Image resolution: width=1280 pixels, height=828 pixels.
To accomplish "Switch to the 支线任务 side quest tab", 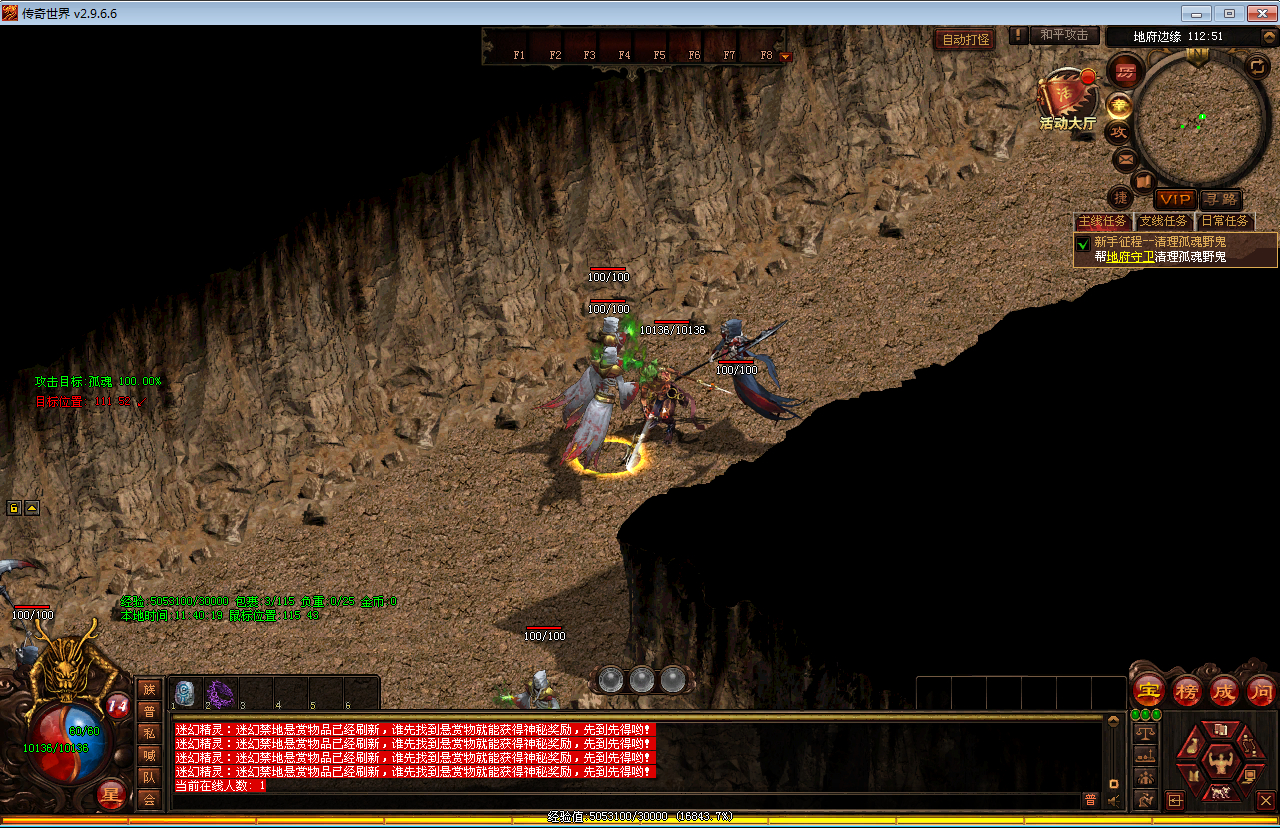I will click(x=1163, y=221).
